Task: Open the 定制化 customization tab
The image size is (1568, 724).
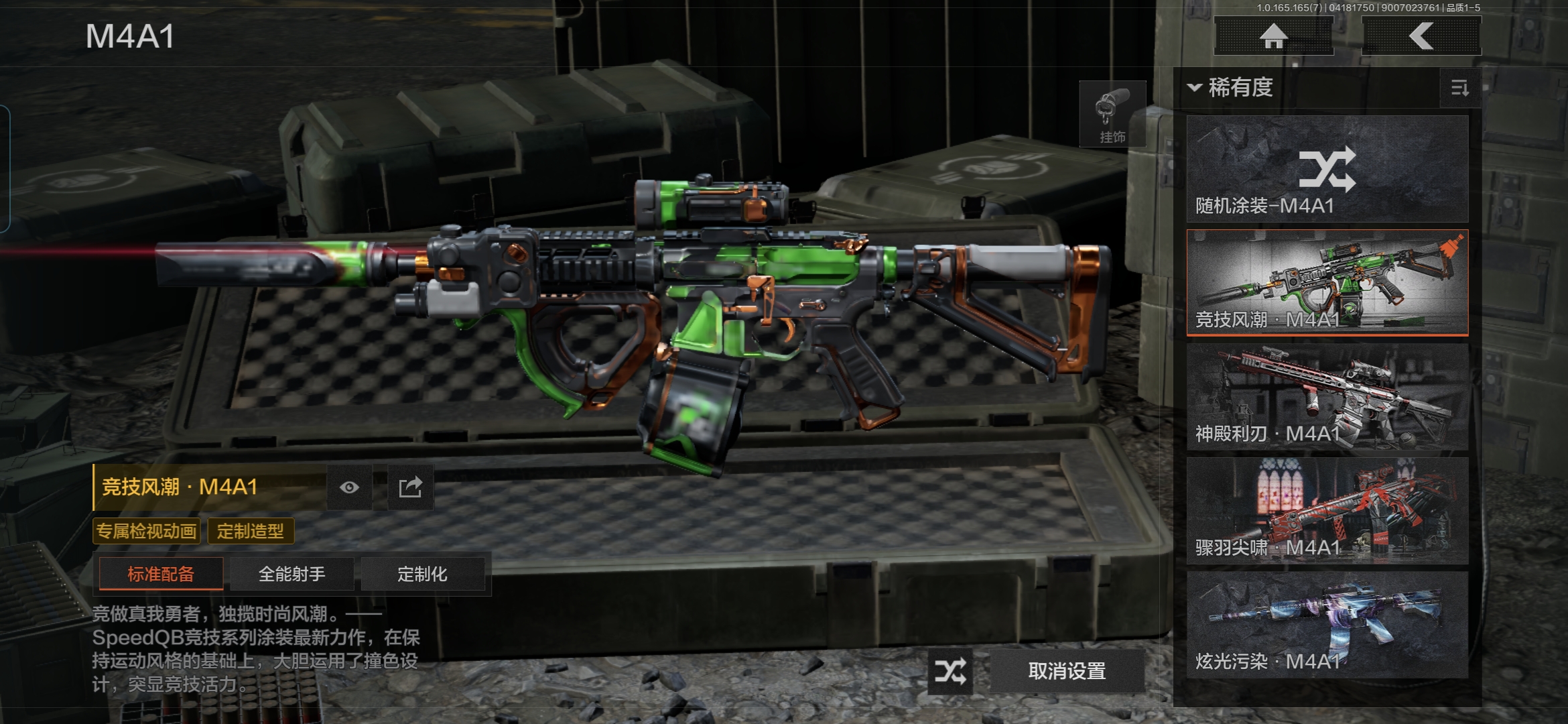Action: pyautogui.click(x=422, y=574)
